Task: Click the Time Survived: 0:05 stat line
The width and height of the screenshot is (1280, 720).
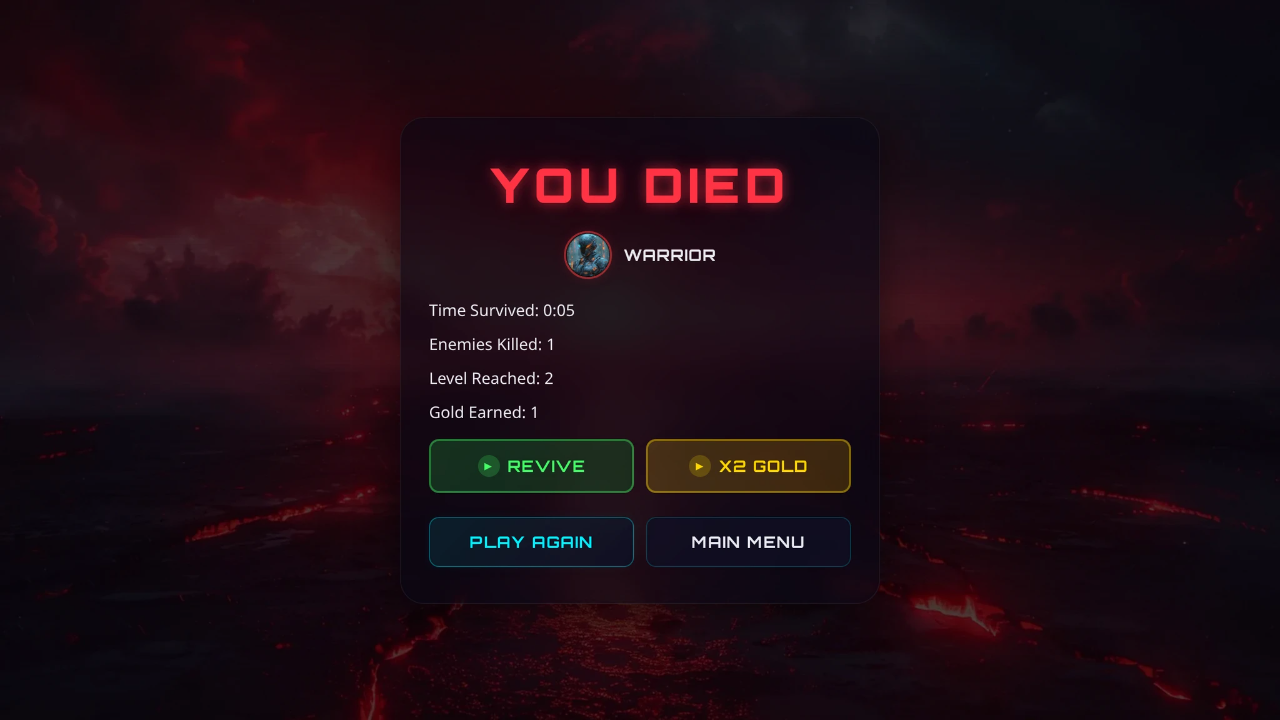Action: 502,310
